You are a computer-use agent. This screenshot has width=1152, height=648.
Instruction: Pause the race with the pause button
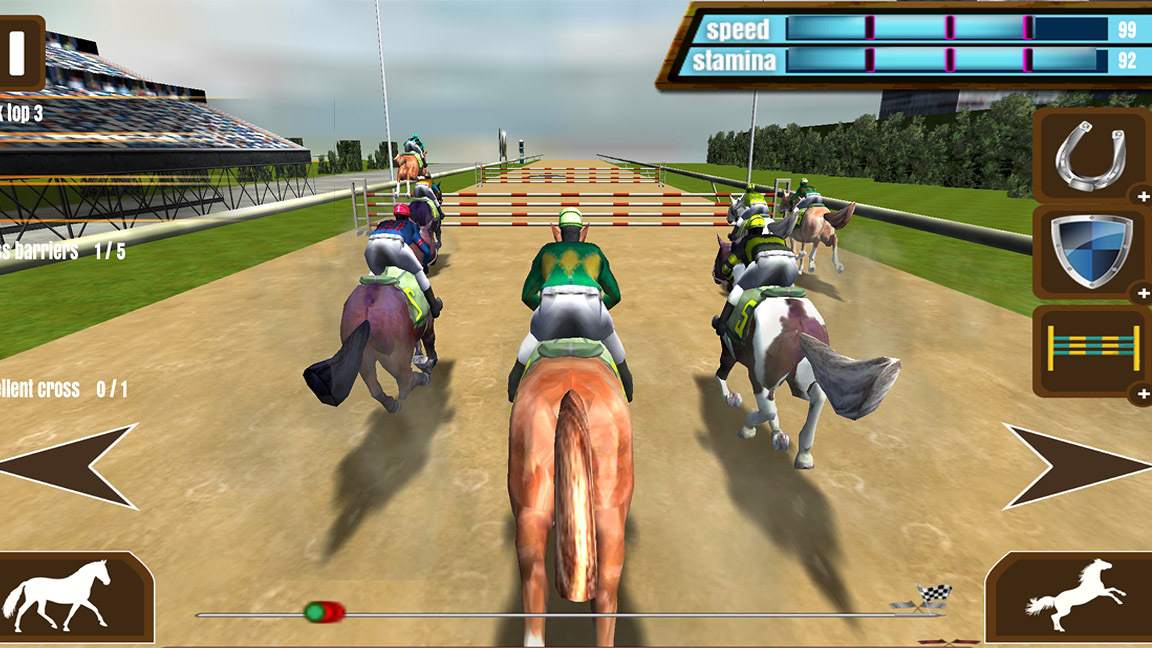(18, 52)
